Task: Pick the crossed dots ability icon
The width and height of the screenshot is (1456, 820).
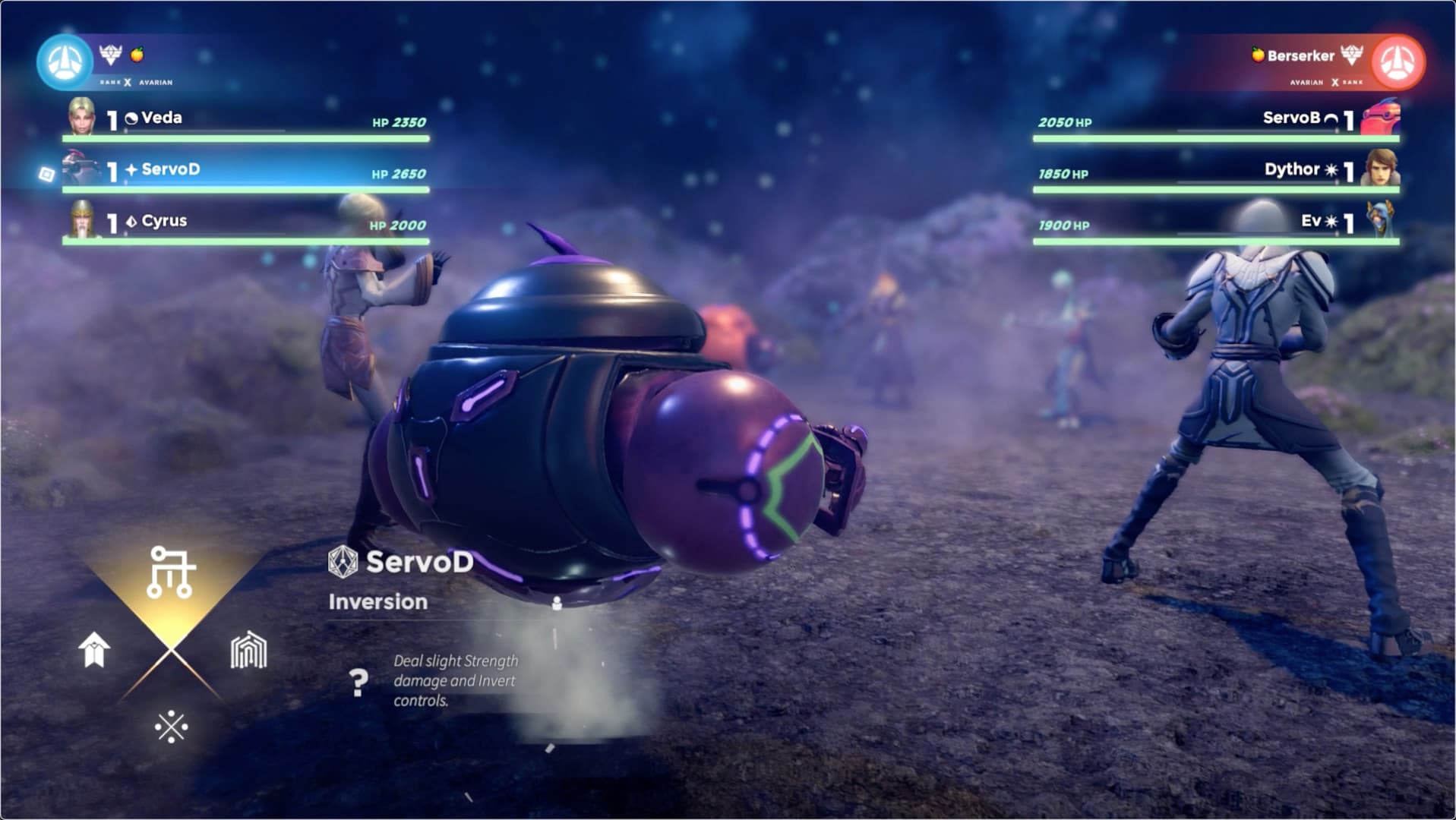Action: pyautogui.click(x=171, y=727)
